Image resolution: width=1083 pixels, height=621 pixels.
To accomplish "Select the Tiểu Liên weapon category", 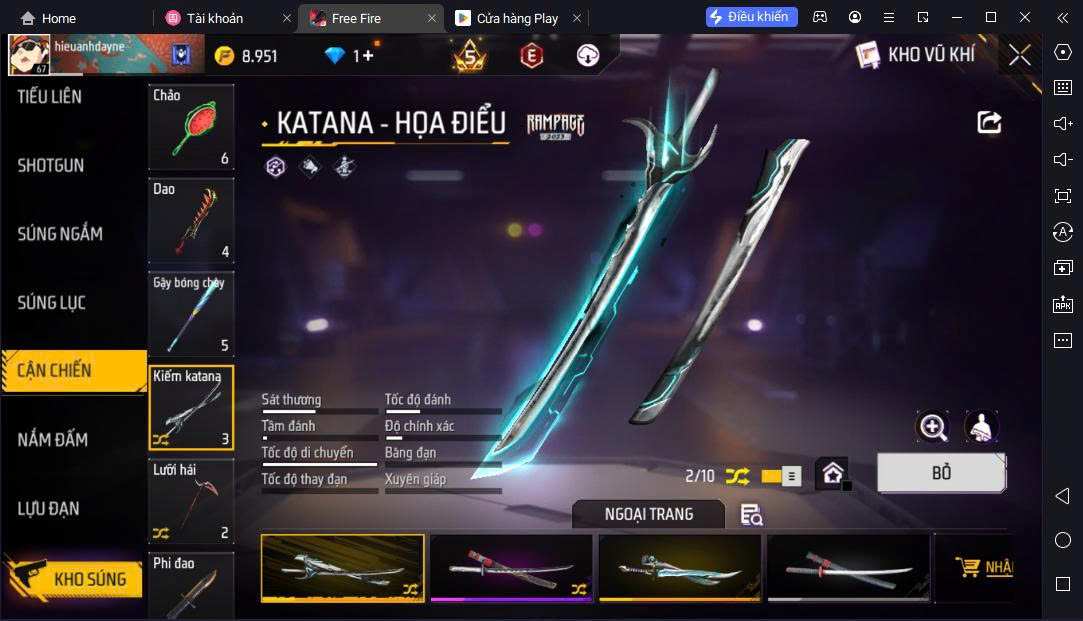I will pyautogui.click(x=50, y=97).
